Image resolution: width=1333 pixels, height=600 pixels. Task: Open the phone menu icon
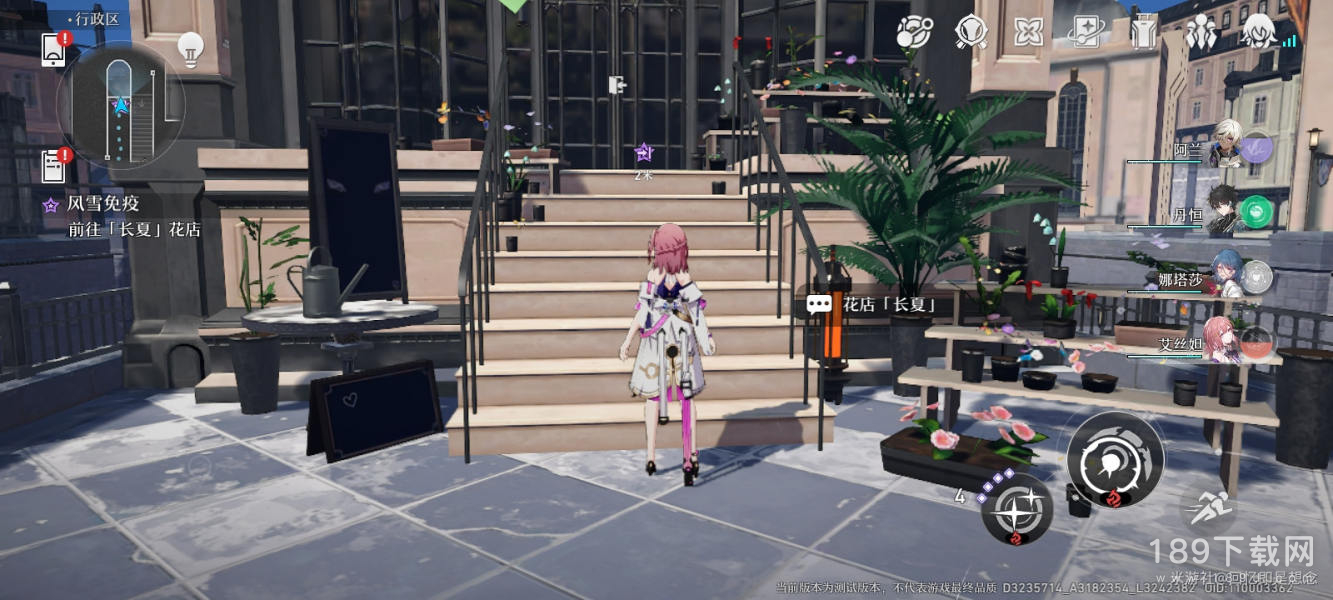click(53, 49)
